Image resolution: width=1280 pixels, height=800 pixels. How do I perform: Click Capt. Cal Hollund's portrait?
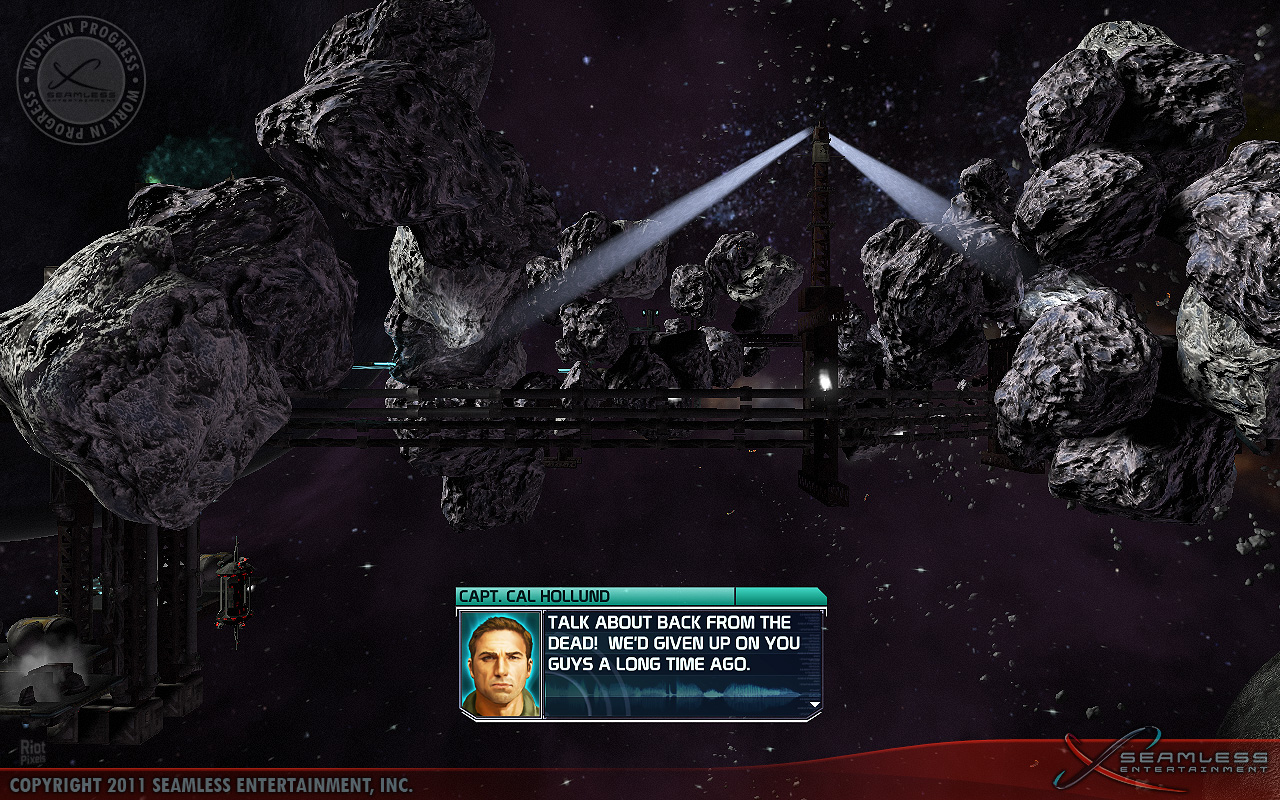point(500,664)
